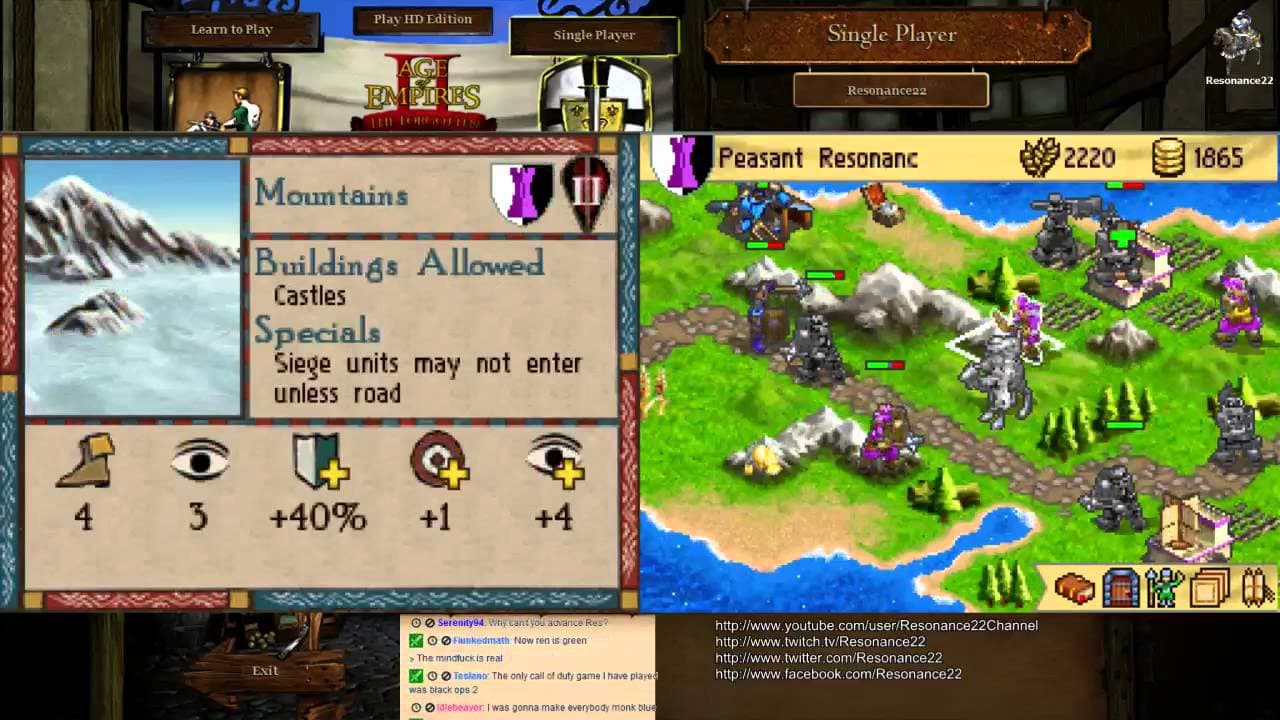Click the castle gate icon in the toolbar
The image size is (1280, 720).
pos(1119,588)
